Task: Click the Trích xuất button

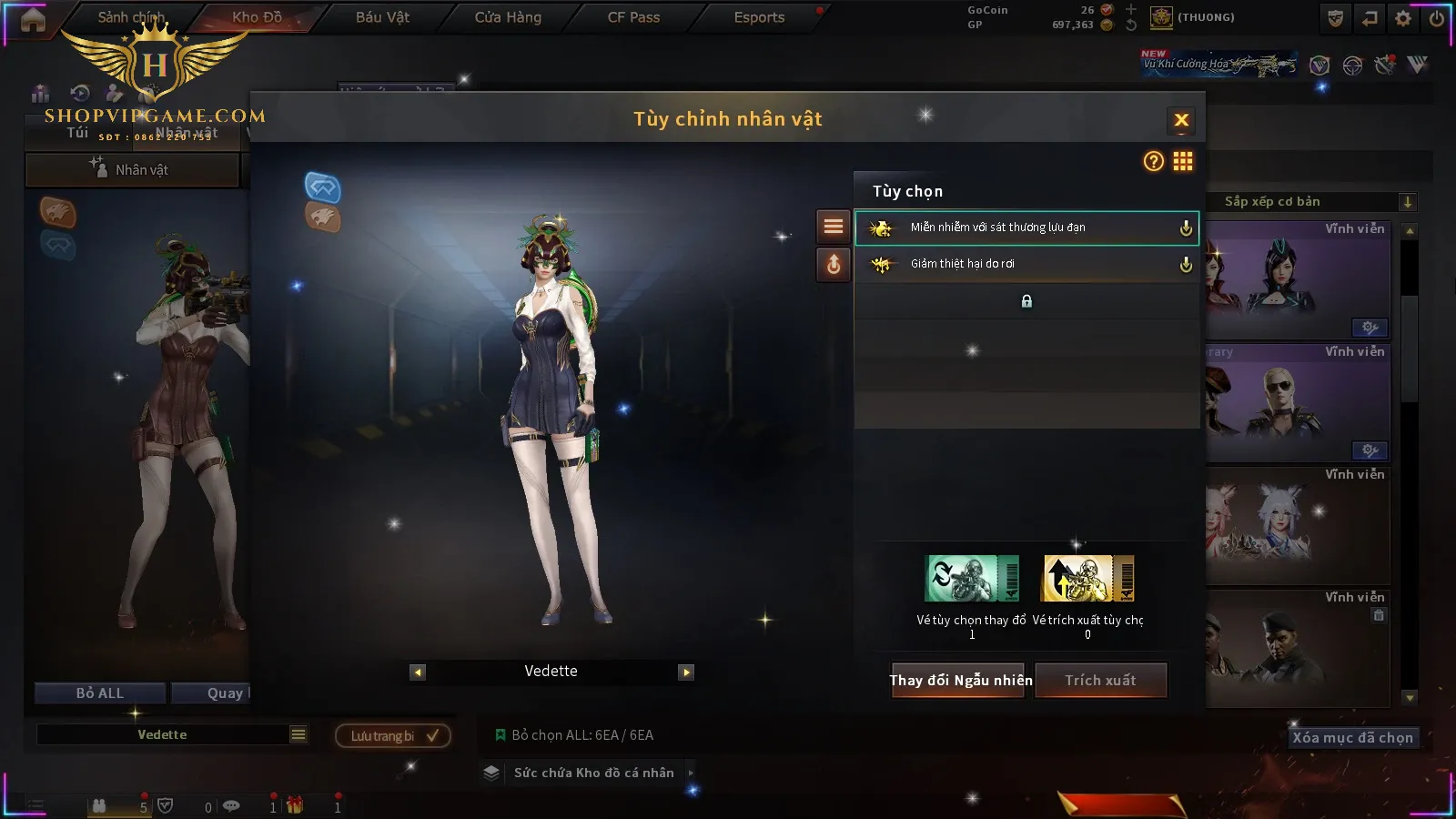Action: [1100, 681]
